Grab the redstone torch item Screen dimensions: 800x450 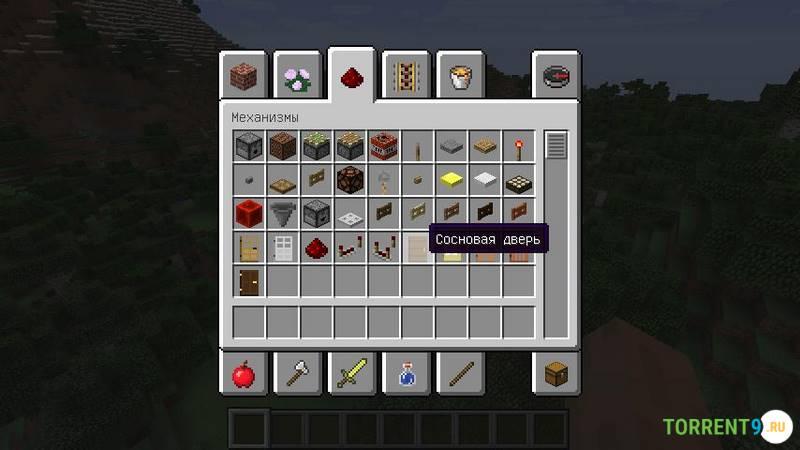[519, 147]
